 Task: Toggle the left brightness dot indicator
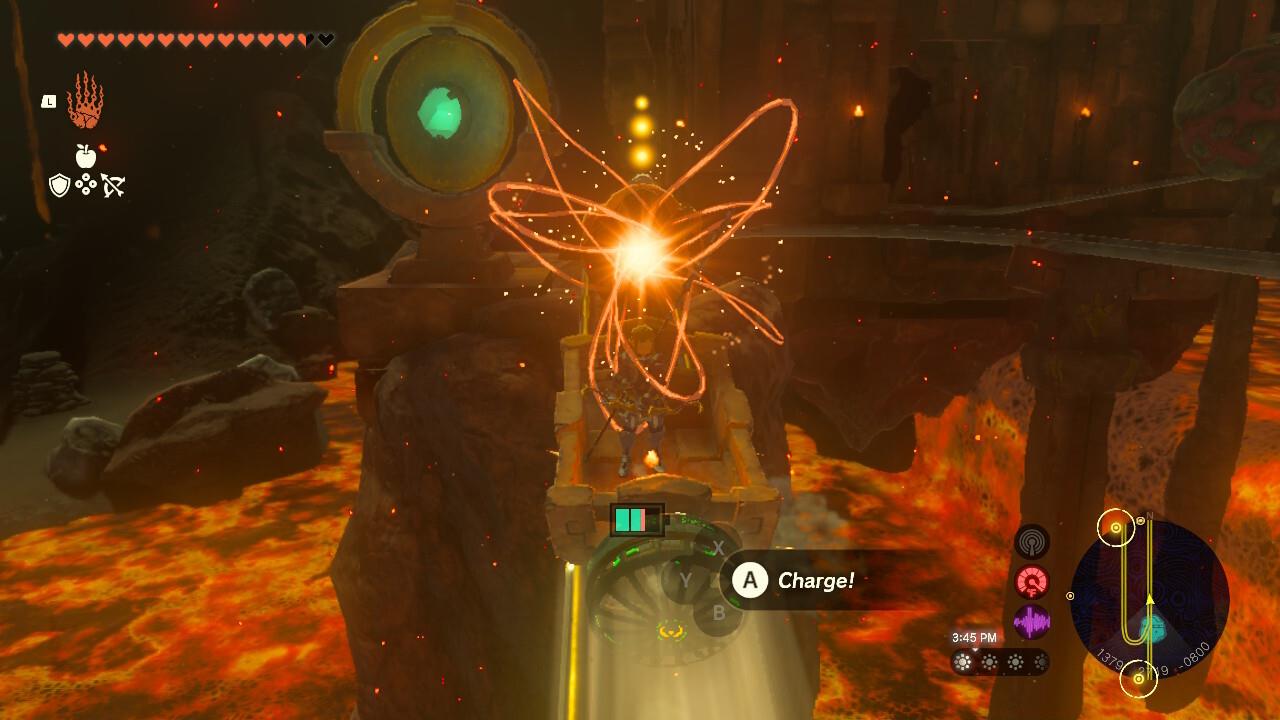tap(962, 662)
